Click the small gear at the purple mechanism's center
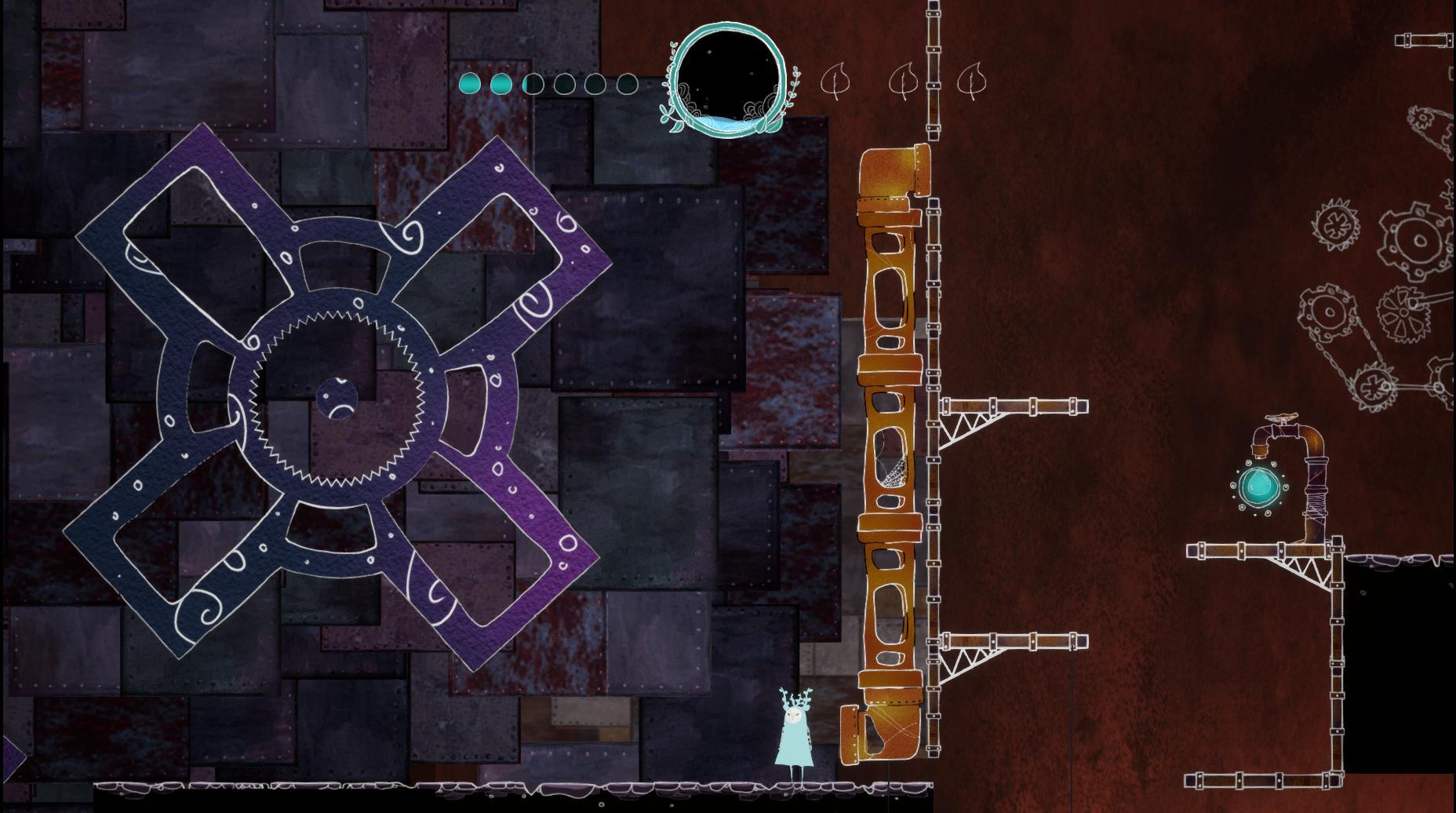 click(x=339, y=399)
